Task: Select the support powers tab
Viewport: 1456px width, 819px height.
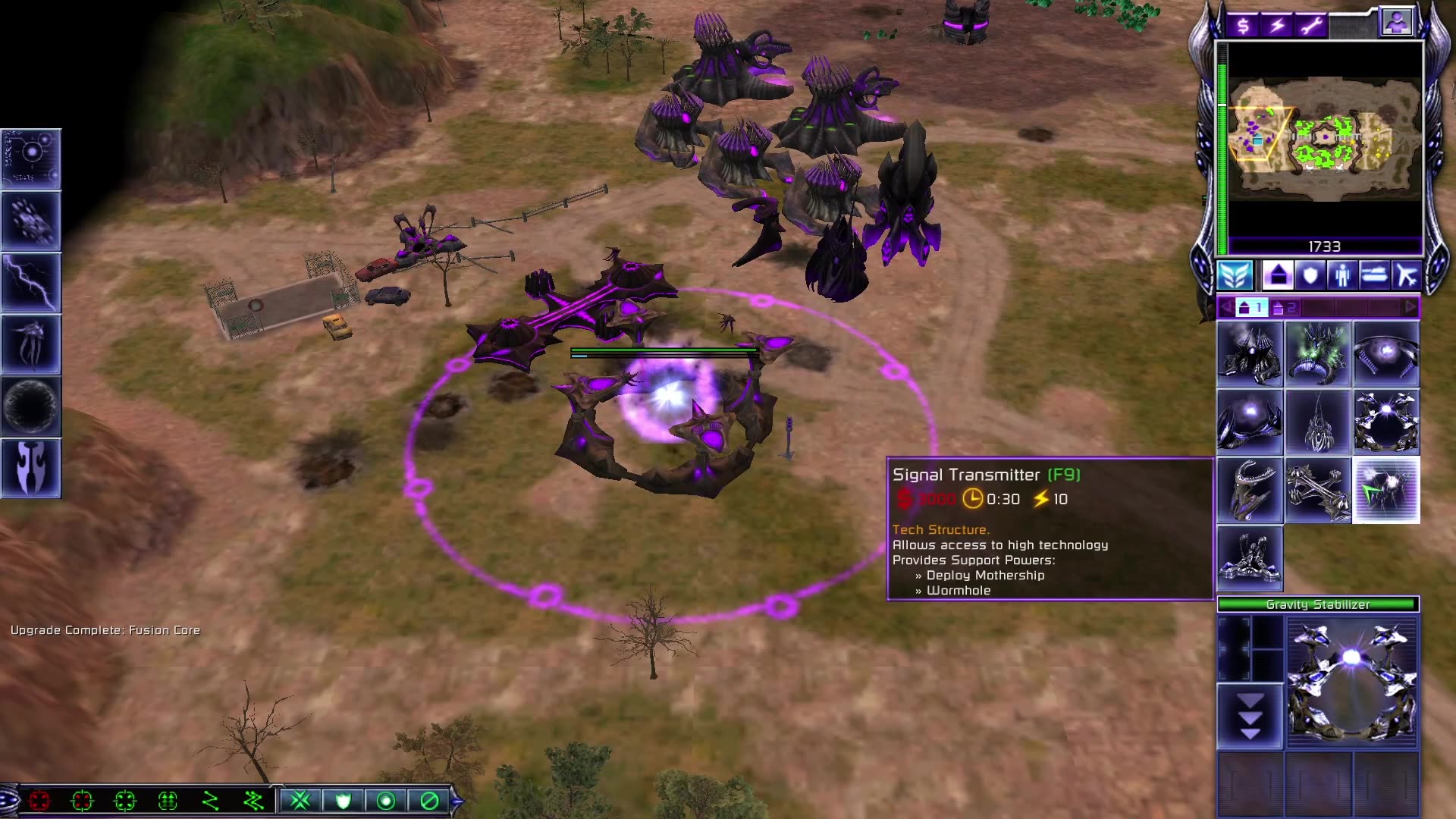Action: pos(1235,276)
